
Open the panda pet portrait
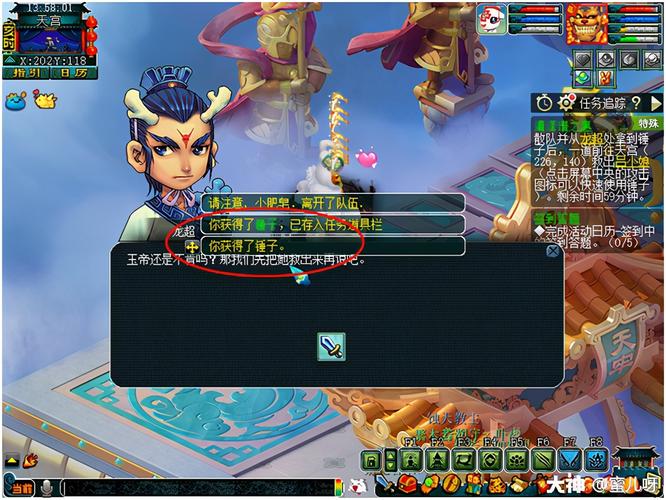[492, 18]
